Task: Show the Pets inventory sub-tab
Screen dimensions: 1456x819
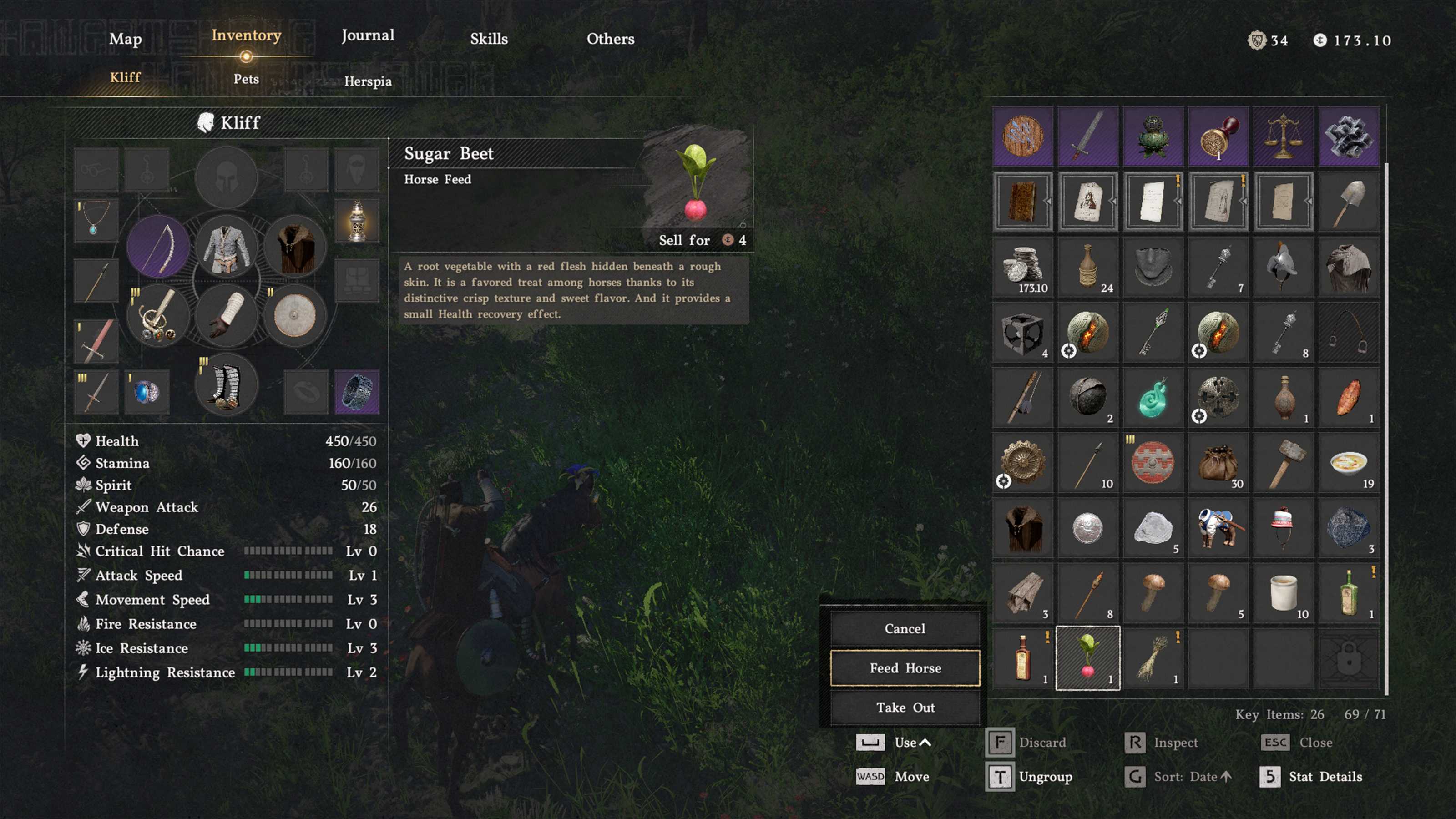Action: click(247, 79)
